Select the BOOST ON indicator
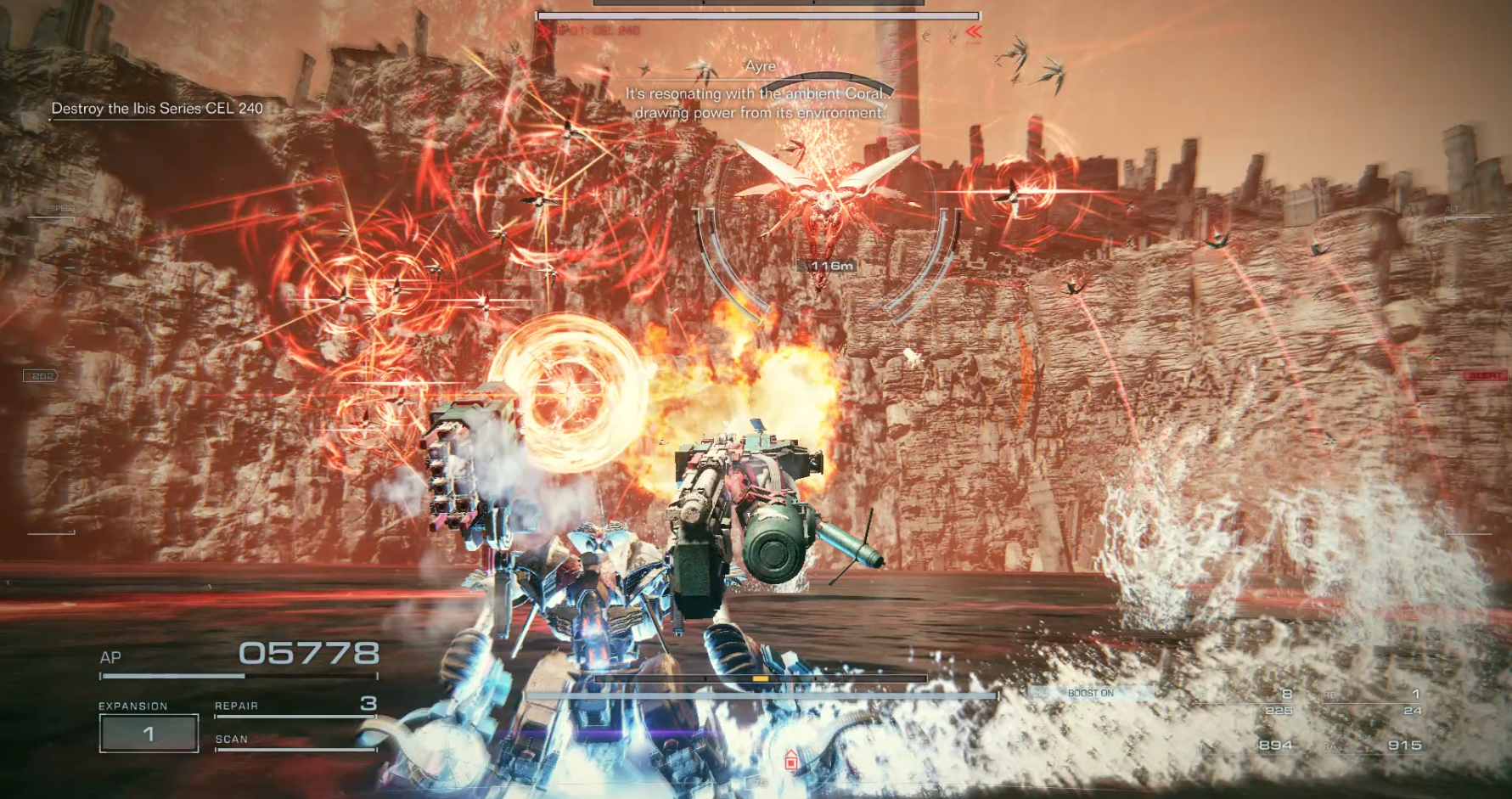This screenshot has height=799, width=1512. [1091, 692]
